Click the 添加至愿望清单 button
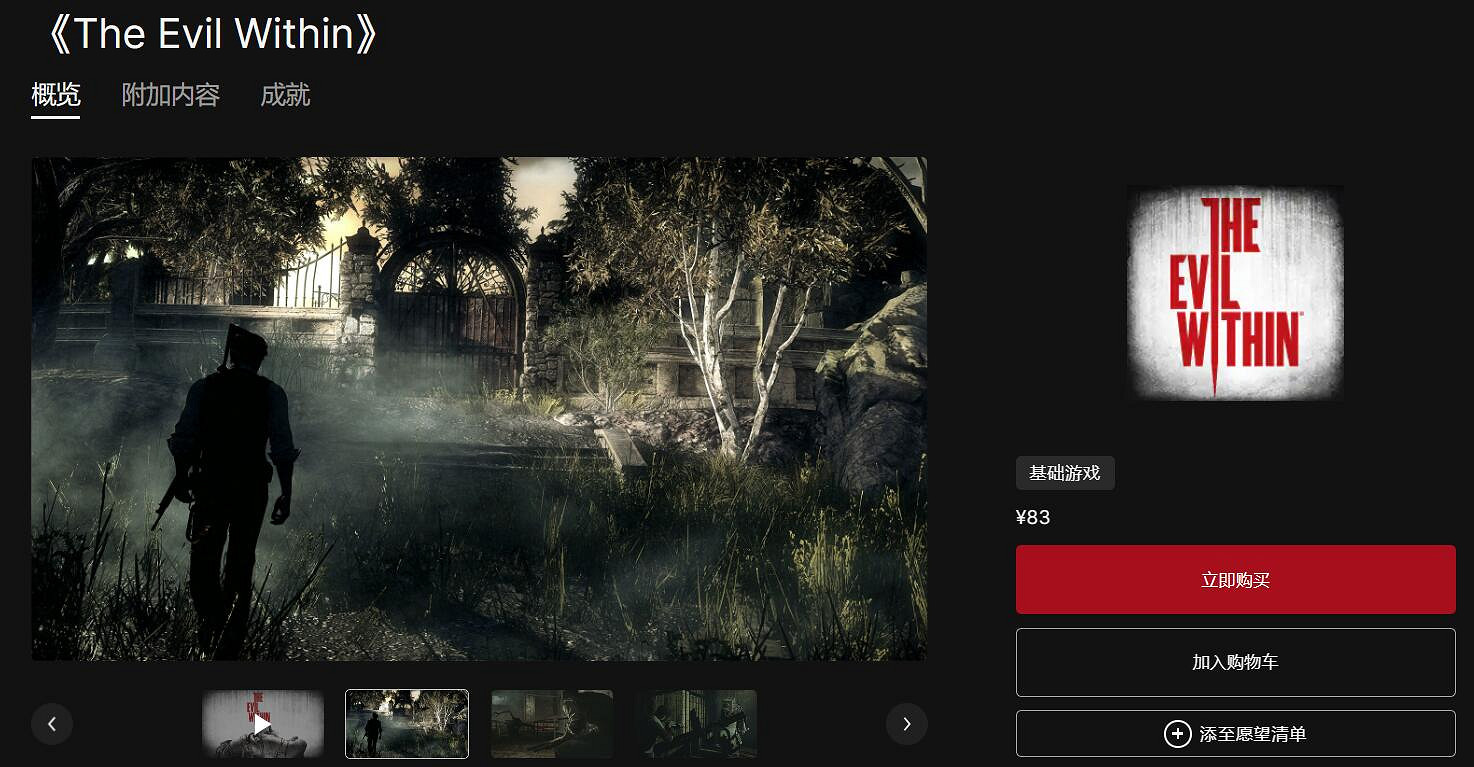This screenshot has width=1474, height=767. coord(1235,733)
